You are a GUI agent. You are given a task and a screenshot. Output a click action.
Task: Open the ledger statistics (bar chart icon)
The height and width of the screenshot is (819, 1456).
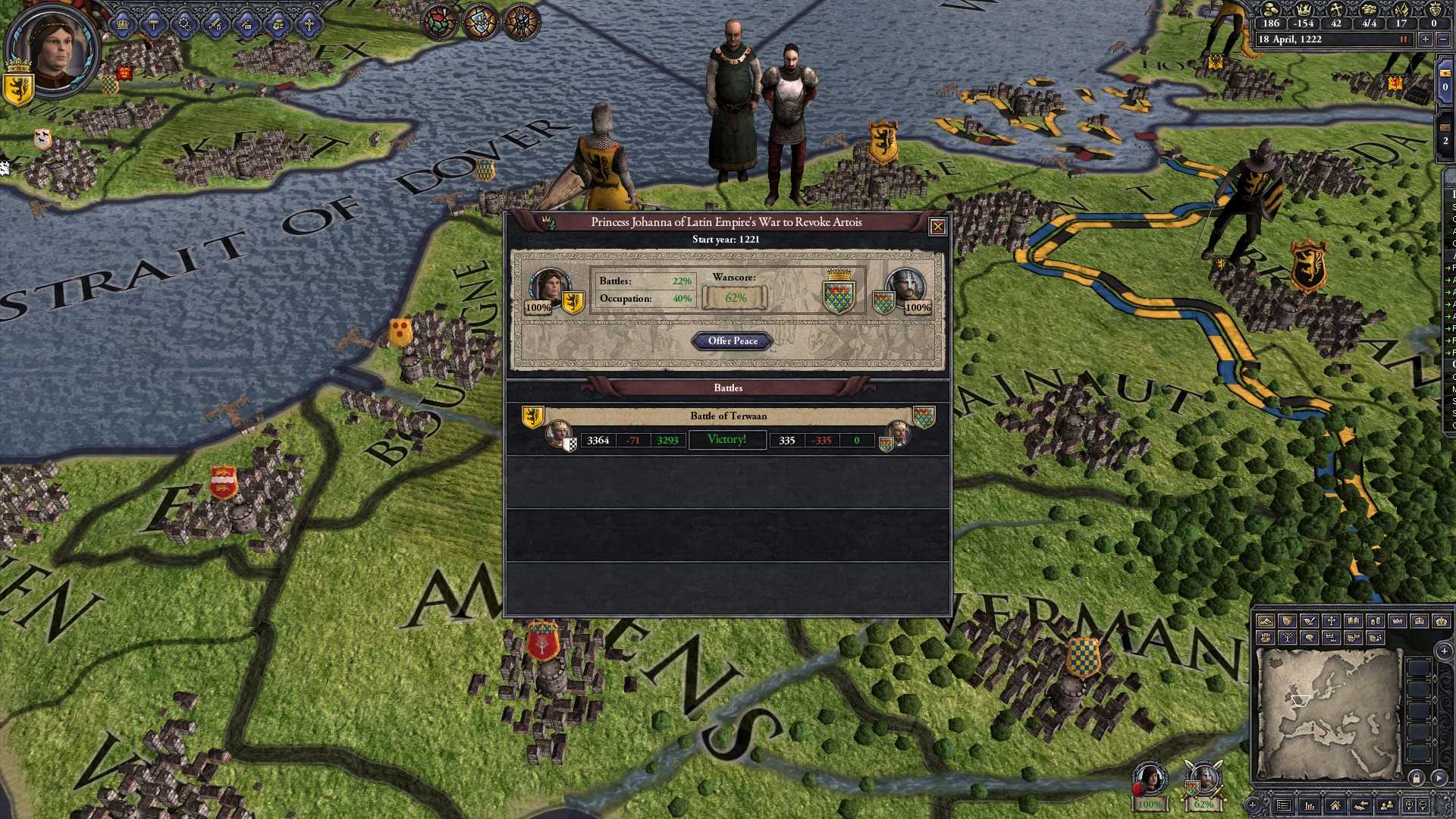(x=1310, y=804)
